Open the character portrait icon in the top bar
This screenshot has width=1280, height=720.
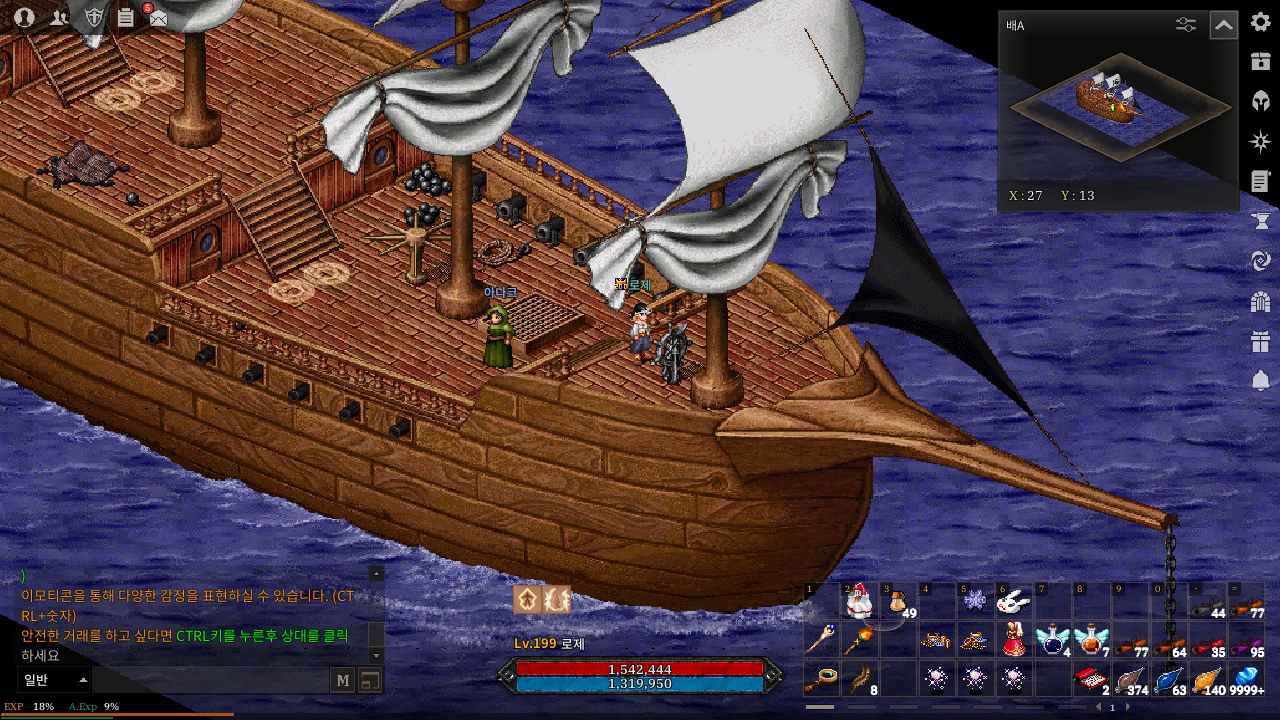click(x=25, y=17)
